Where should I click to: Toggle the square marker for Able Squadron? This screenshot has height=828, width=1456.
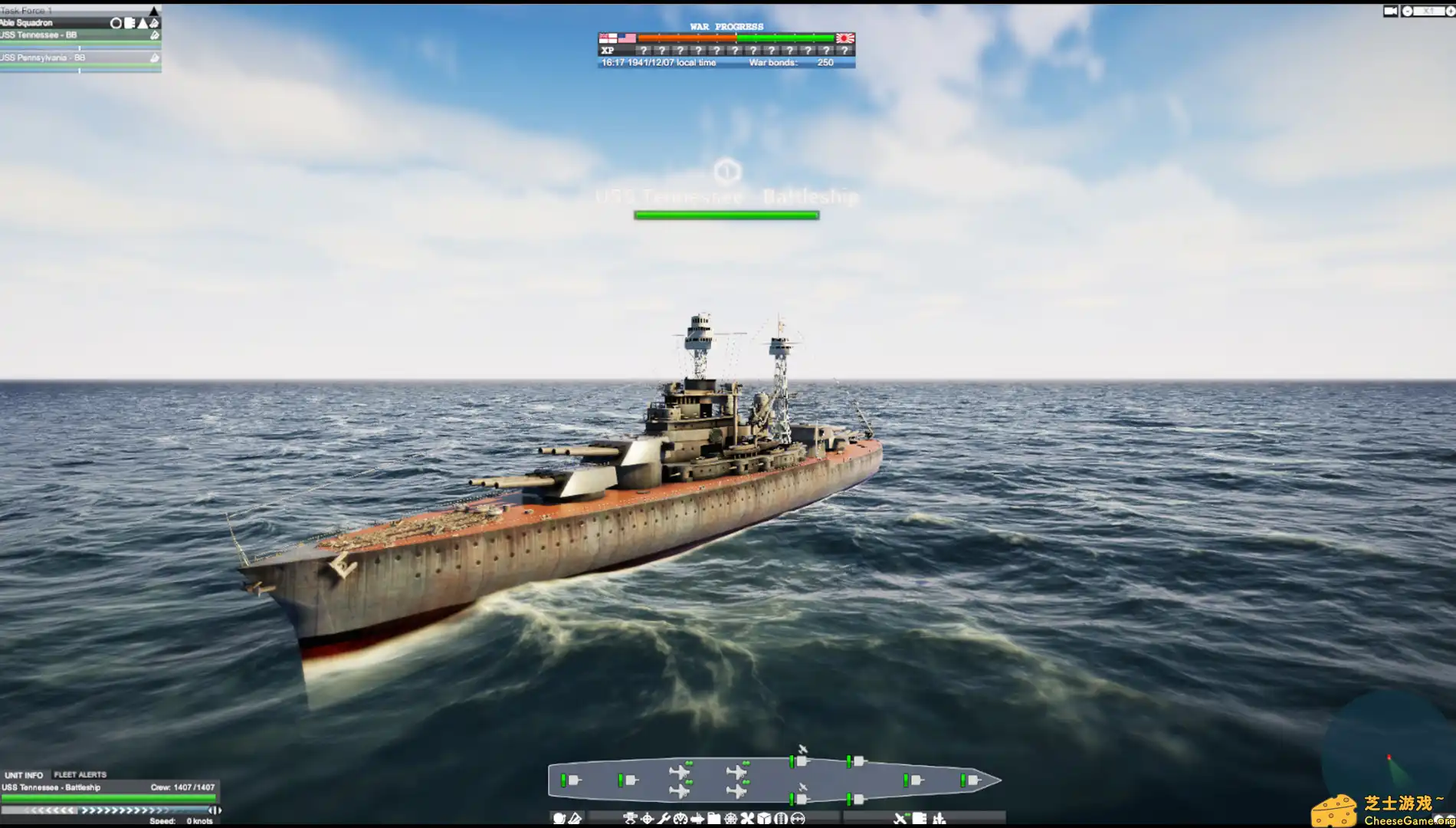pos(129,23)
